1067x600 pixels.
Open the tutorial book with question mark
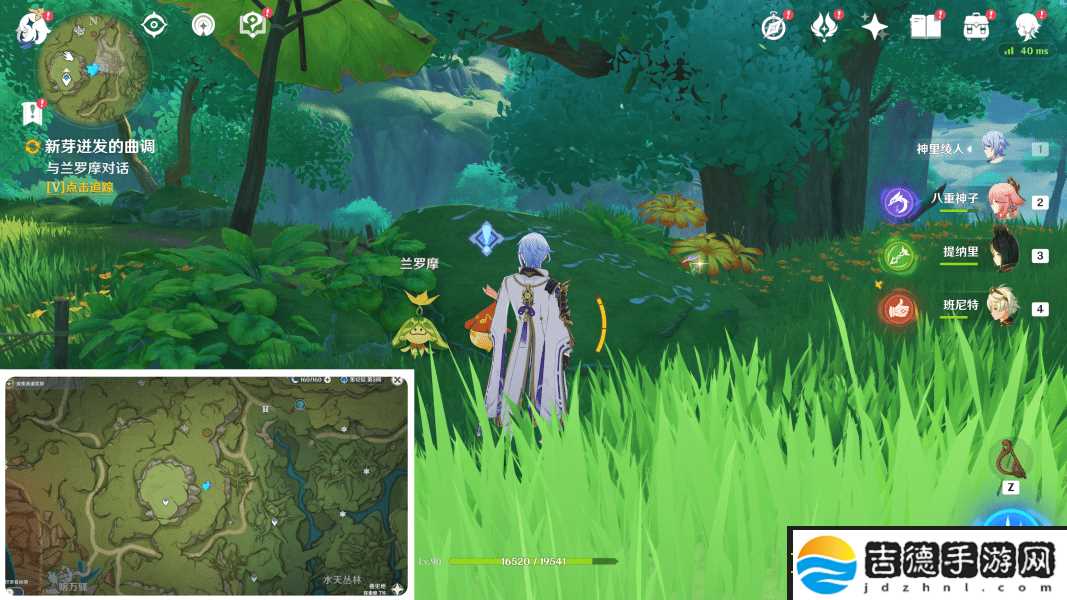pos(253,25)
